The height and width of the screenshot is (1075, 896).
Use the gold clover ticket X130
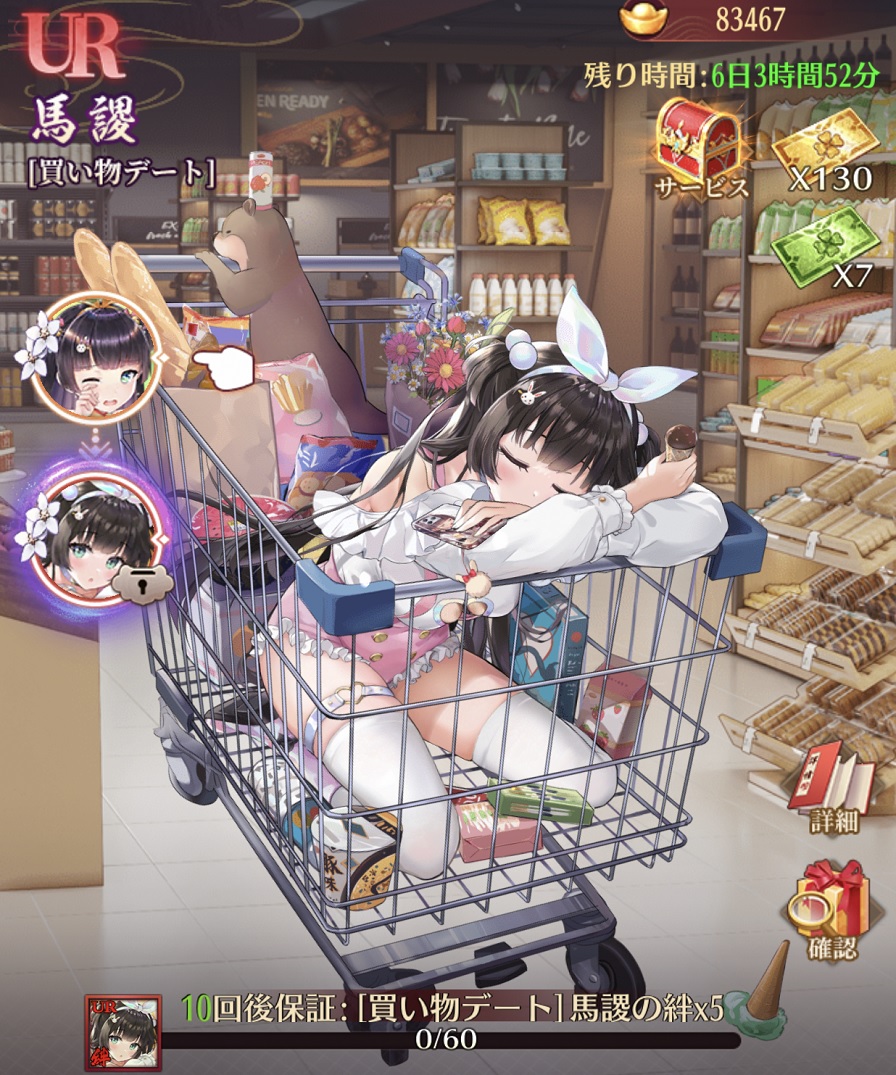coord(824,143)
